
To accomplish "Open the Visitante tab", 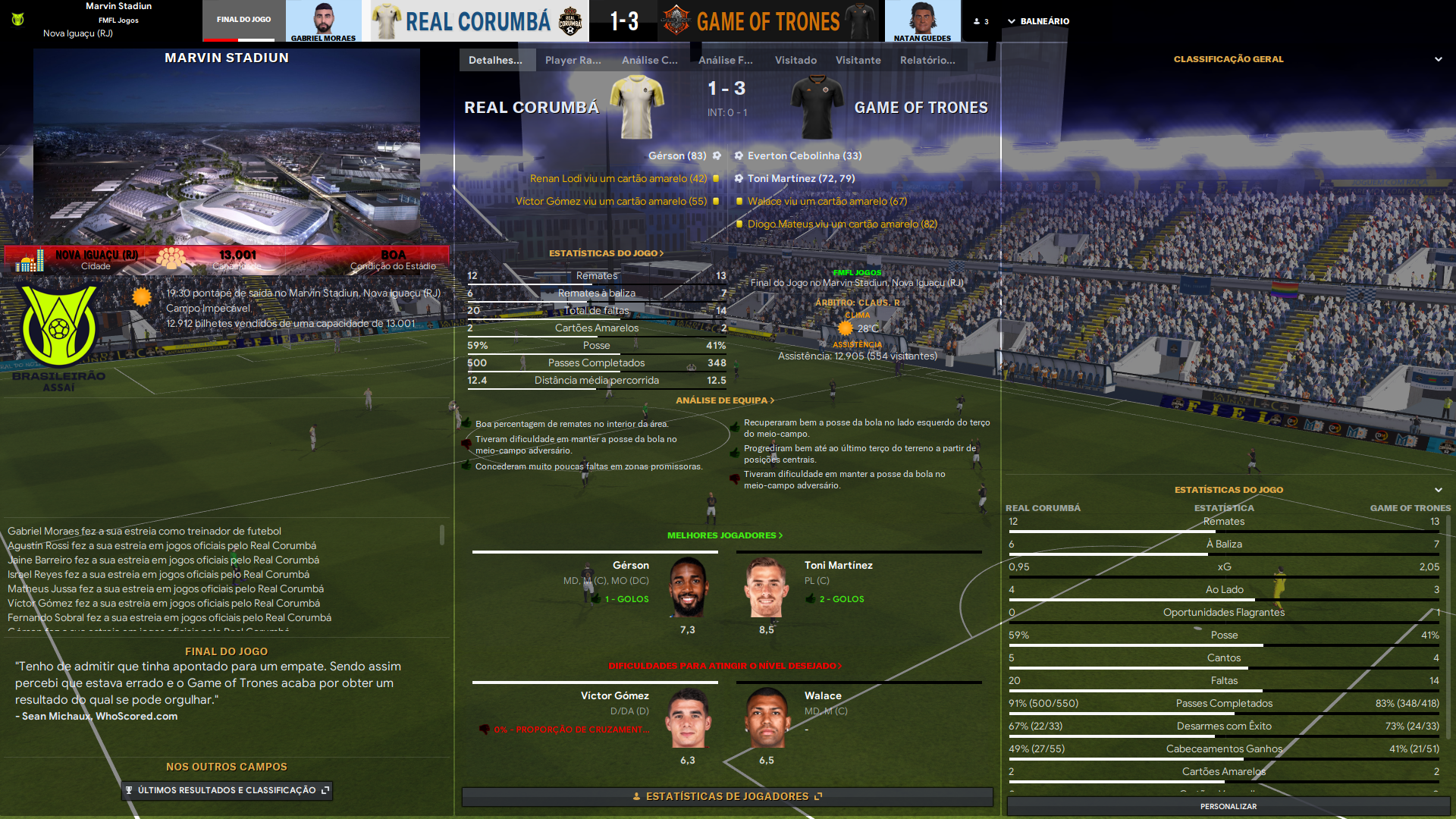I will point(858,60).
